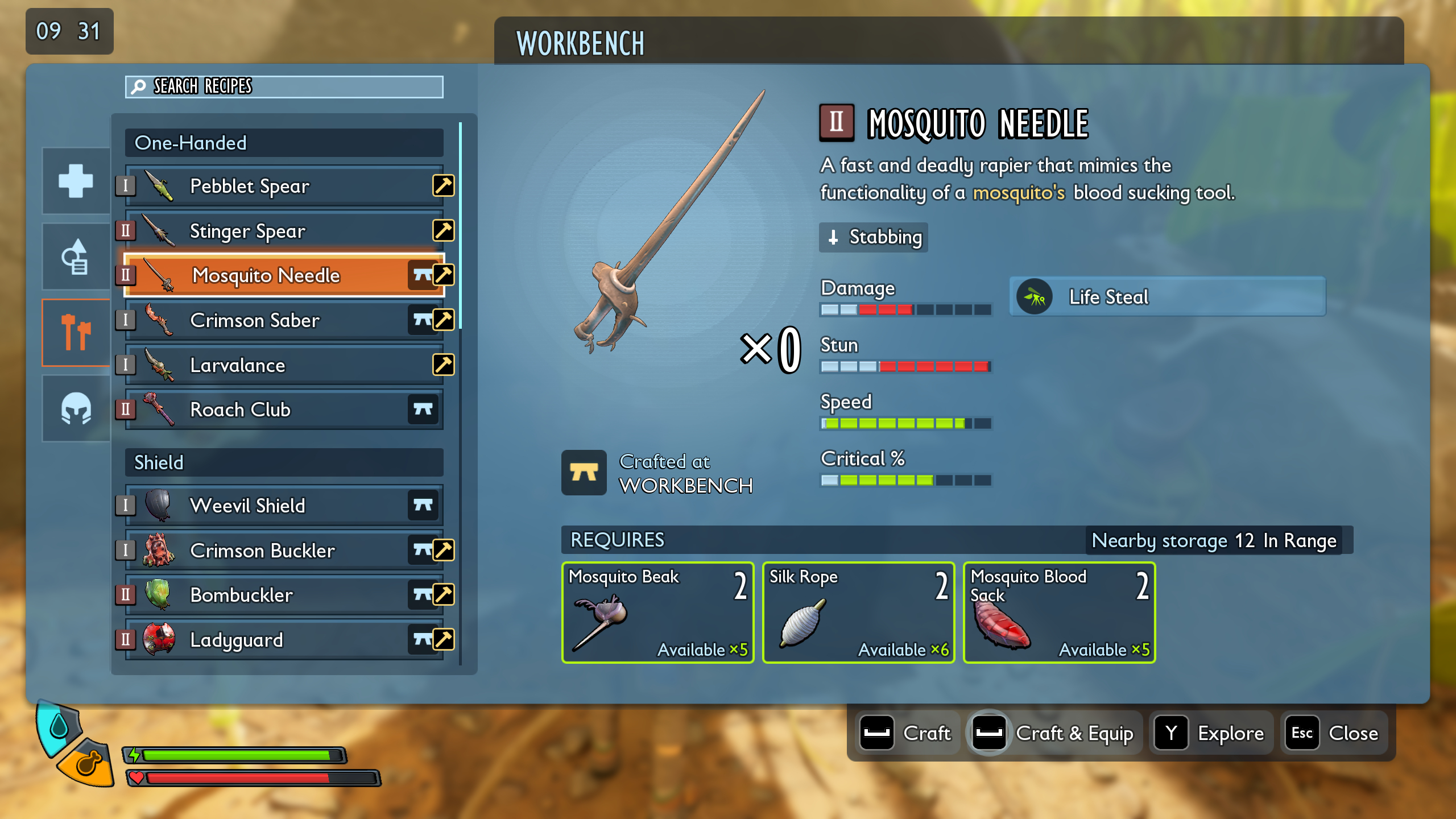Click the workbench icon beside Weevil Shield
1456x819 pixels.
tap(423, 505)
